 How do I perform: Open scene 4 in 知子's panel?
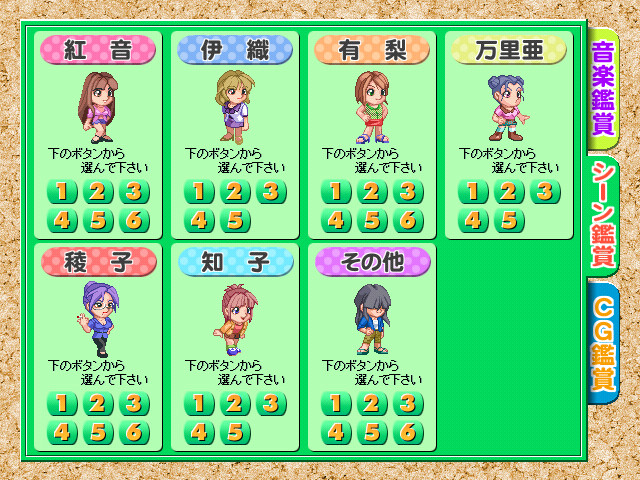click(x=199, y=432)
